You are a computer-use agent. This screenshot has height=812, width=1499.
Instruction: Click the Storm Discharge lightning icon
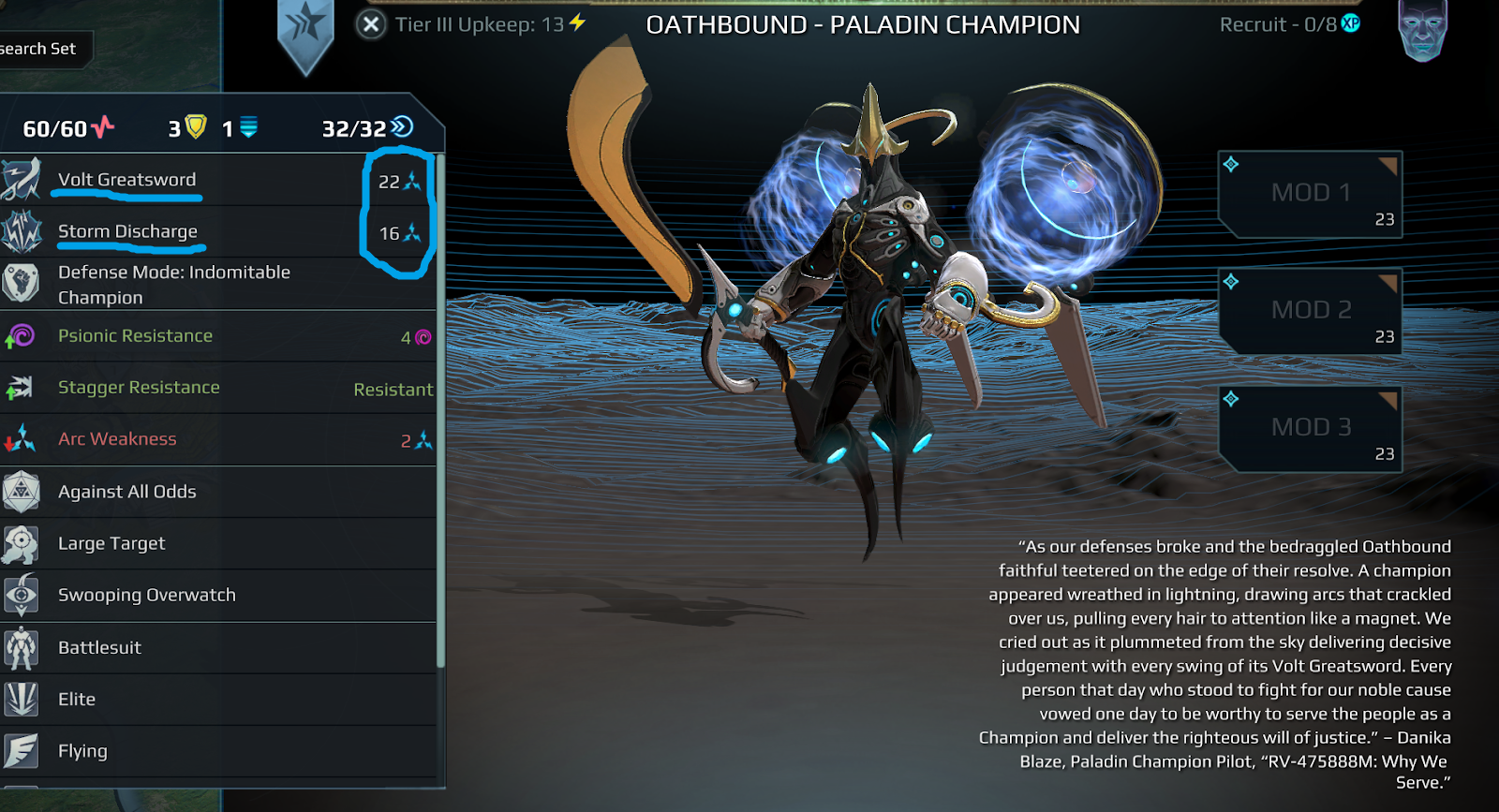[x=21, y=231]
